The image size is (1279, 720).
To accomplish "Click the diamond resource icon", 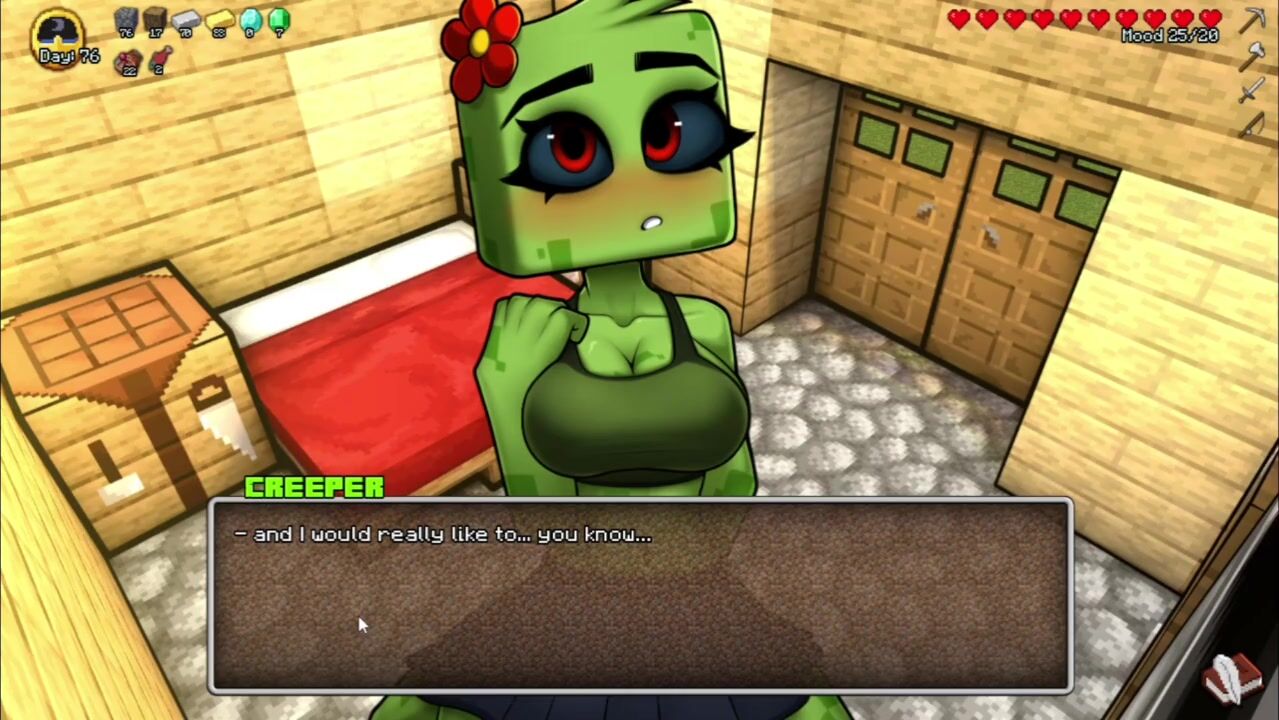I will pos(250,20).
